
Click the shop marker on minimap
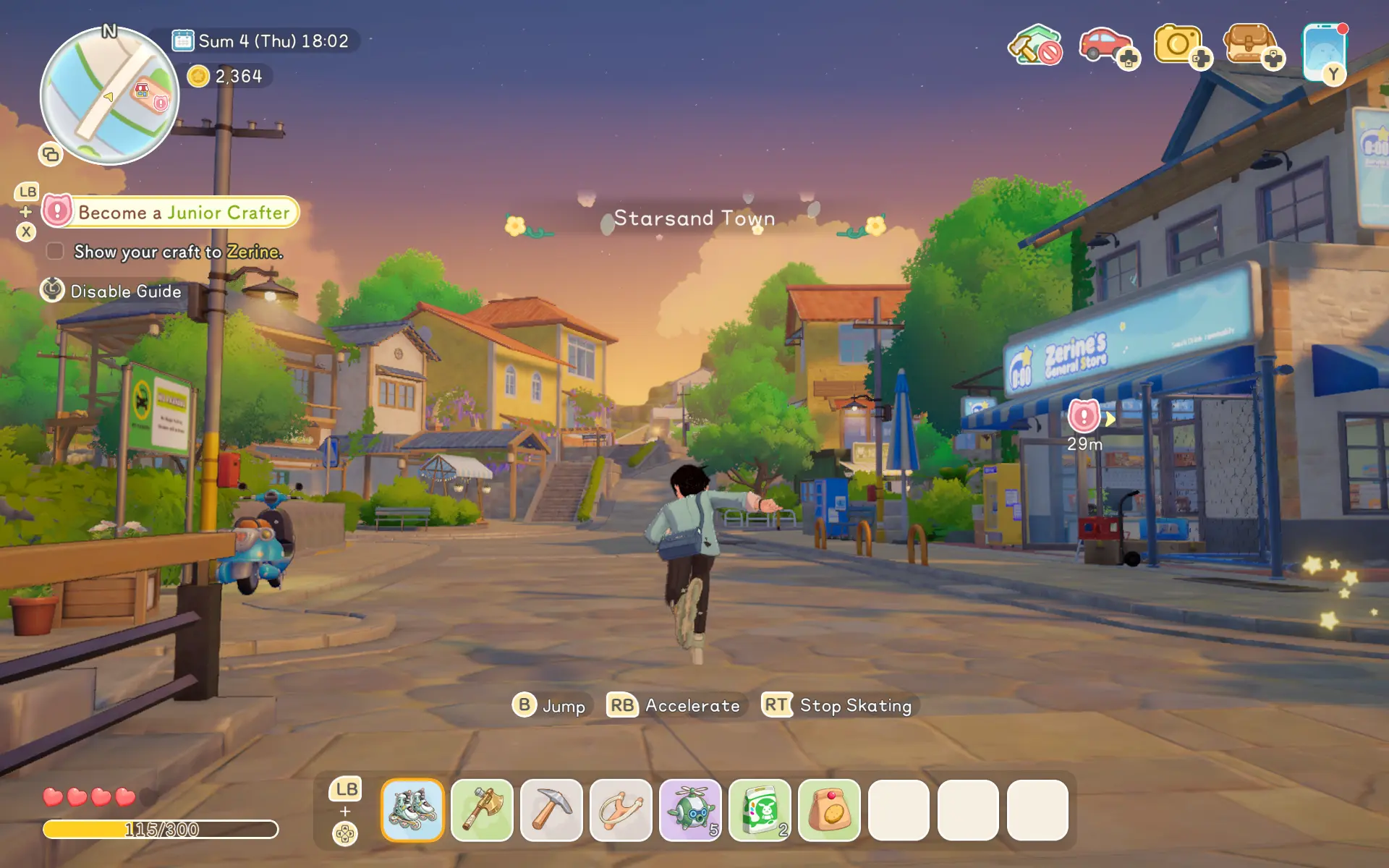(142, 90)
